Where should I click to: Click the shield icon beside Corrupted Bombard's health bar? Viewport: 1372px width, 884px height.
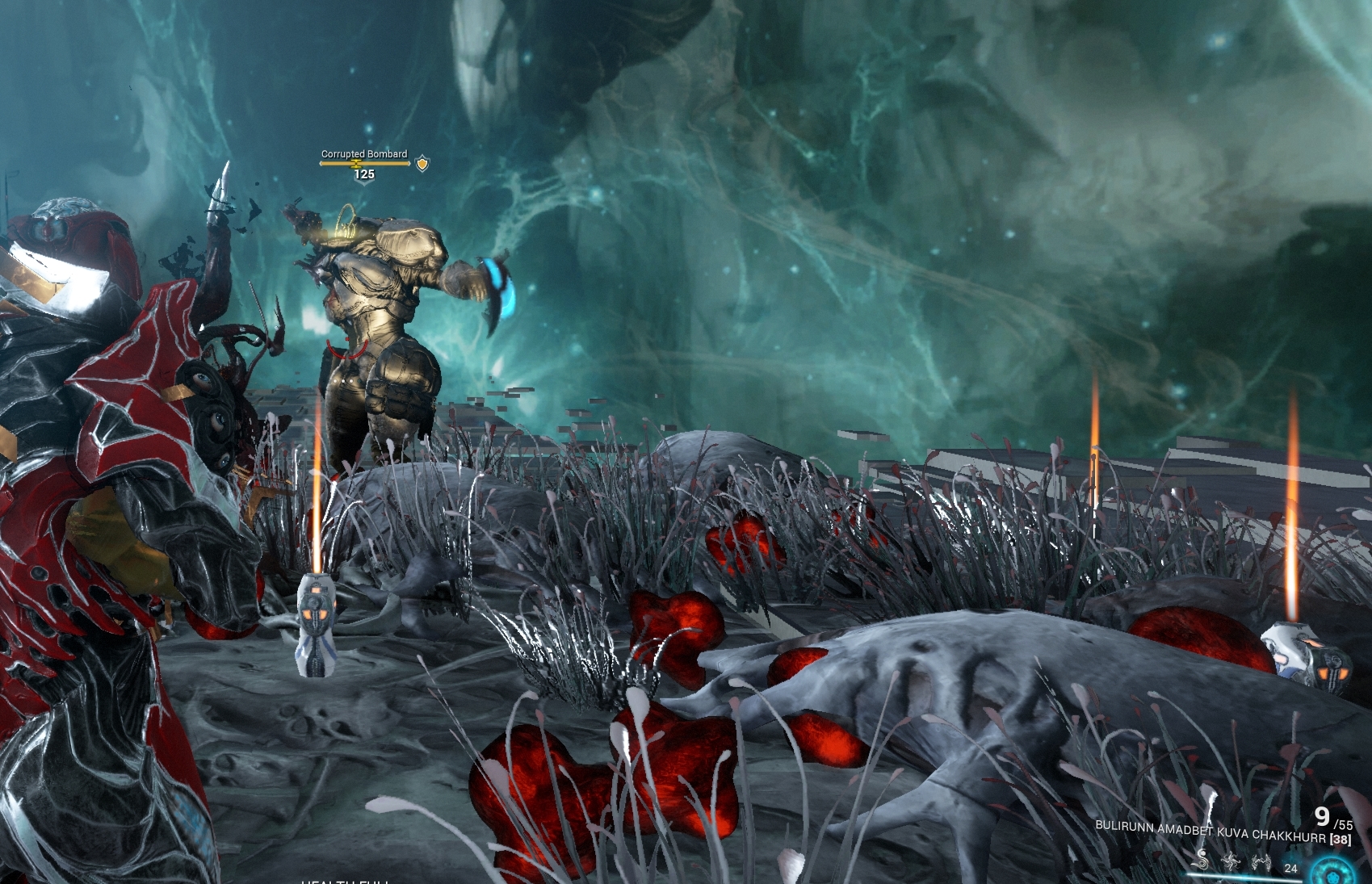coord(422,163)
